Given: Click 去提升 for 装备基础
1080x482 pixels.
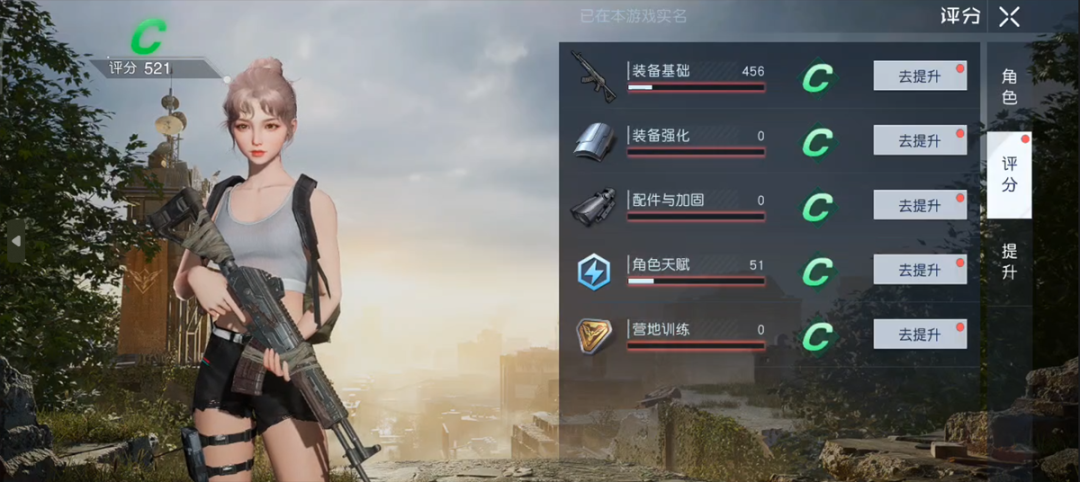Looking at the screenshot, I should [x=919, y=76].
